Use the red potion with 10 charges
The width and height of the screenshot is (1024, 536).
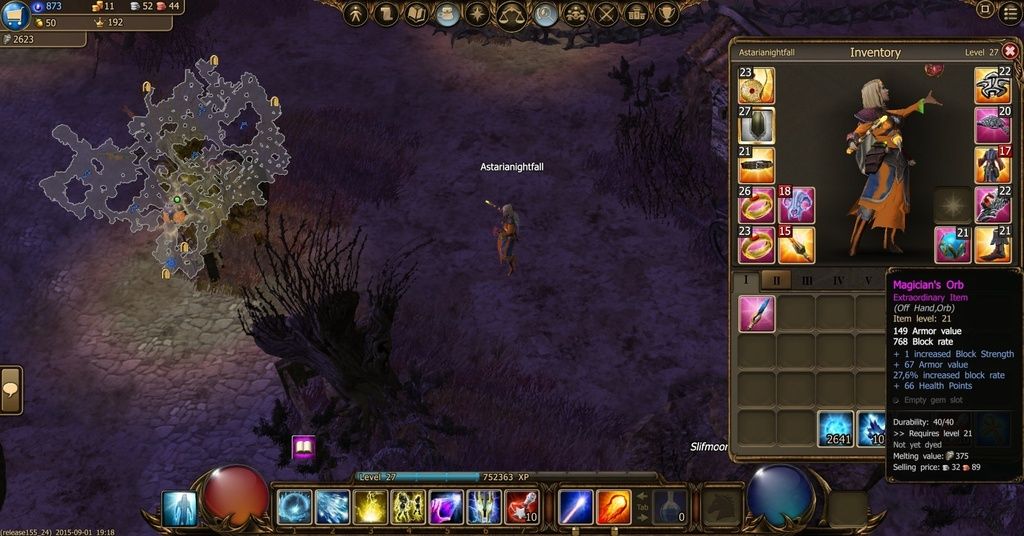coord(523,508)
